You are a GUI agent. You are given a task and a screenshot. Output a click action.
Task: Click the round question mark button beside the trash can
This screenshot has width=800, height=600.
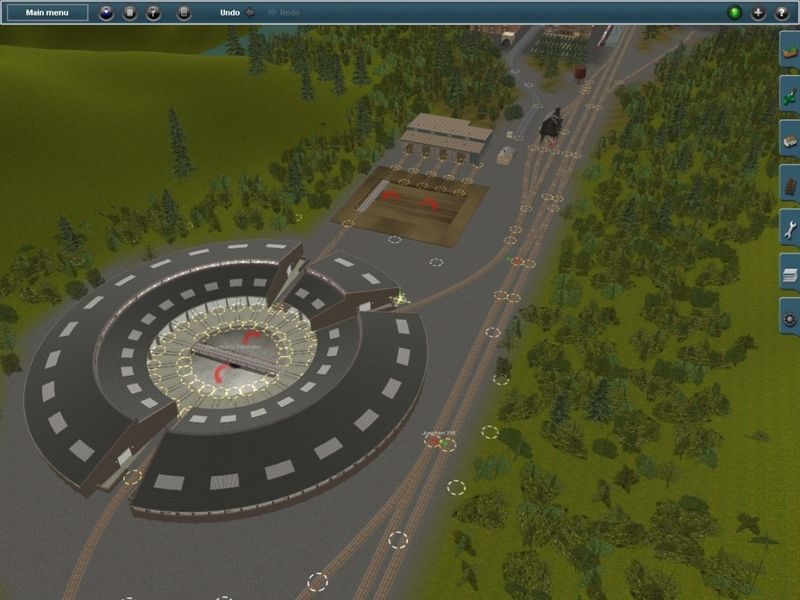153,13
